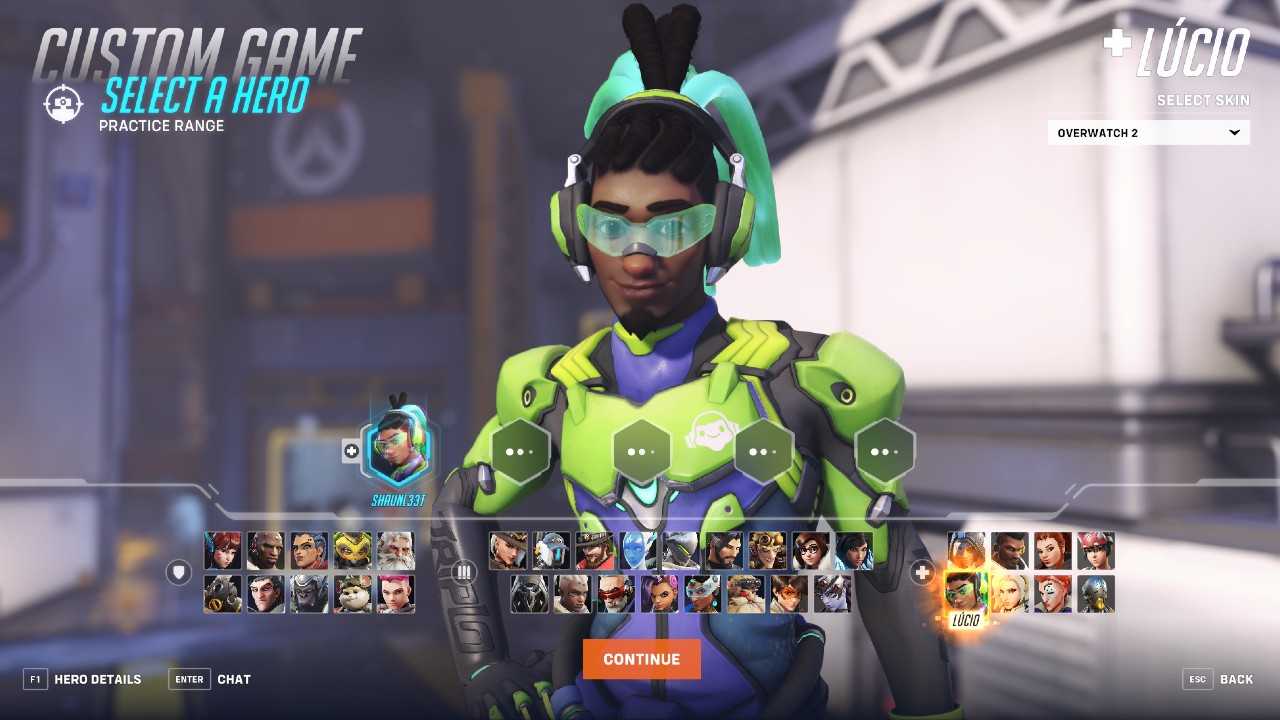This screenshot has height=720, width=1280.
Task: Choose Soldier: 76 with the red visor
Action: point(615,594)
